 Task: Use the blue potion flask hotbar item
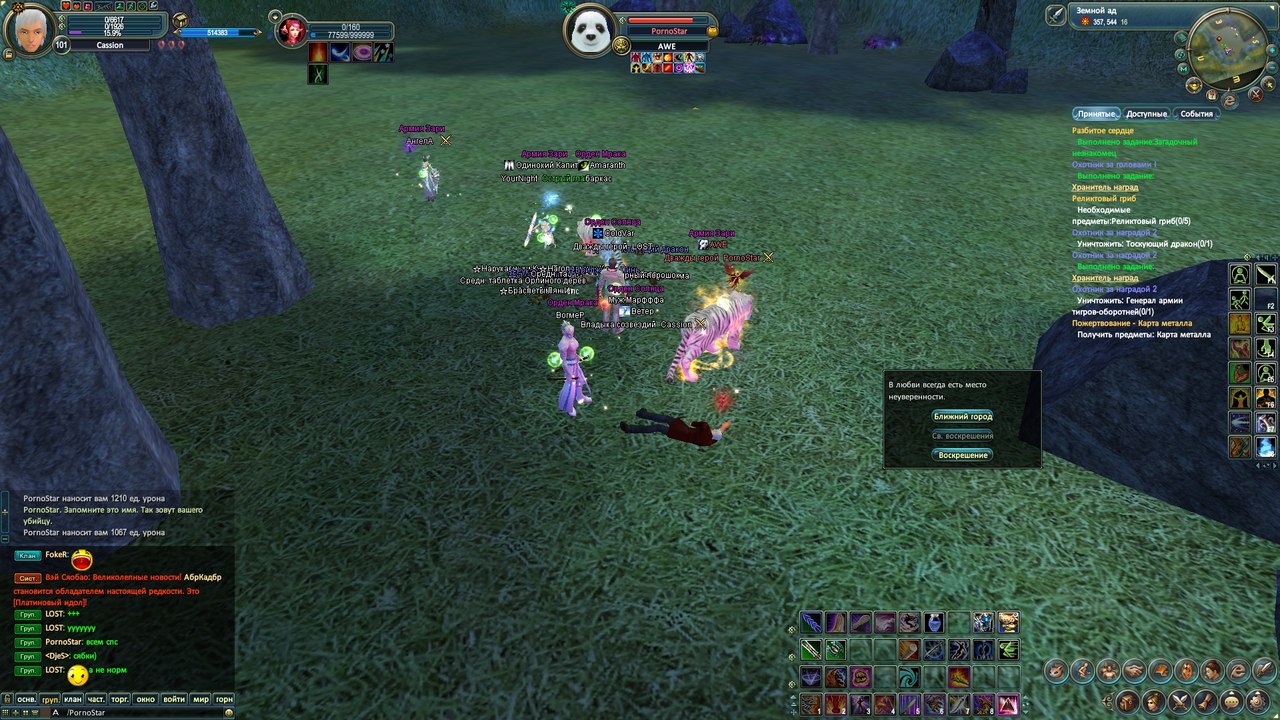[x=934, y=623]
